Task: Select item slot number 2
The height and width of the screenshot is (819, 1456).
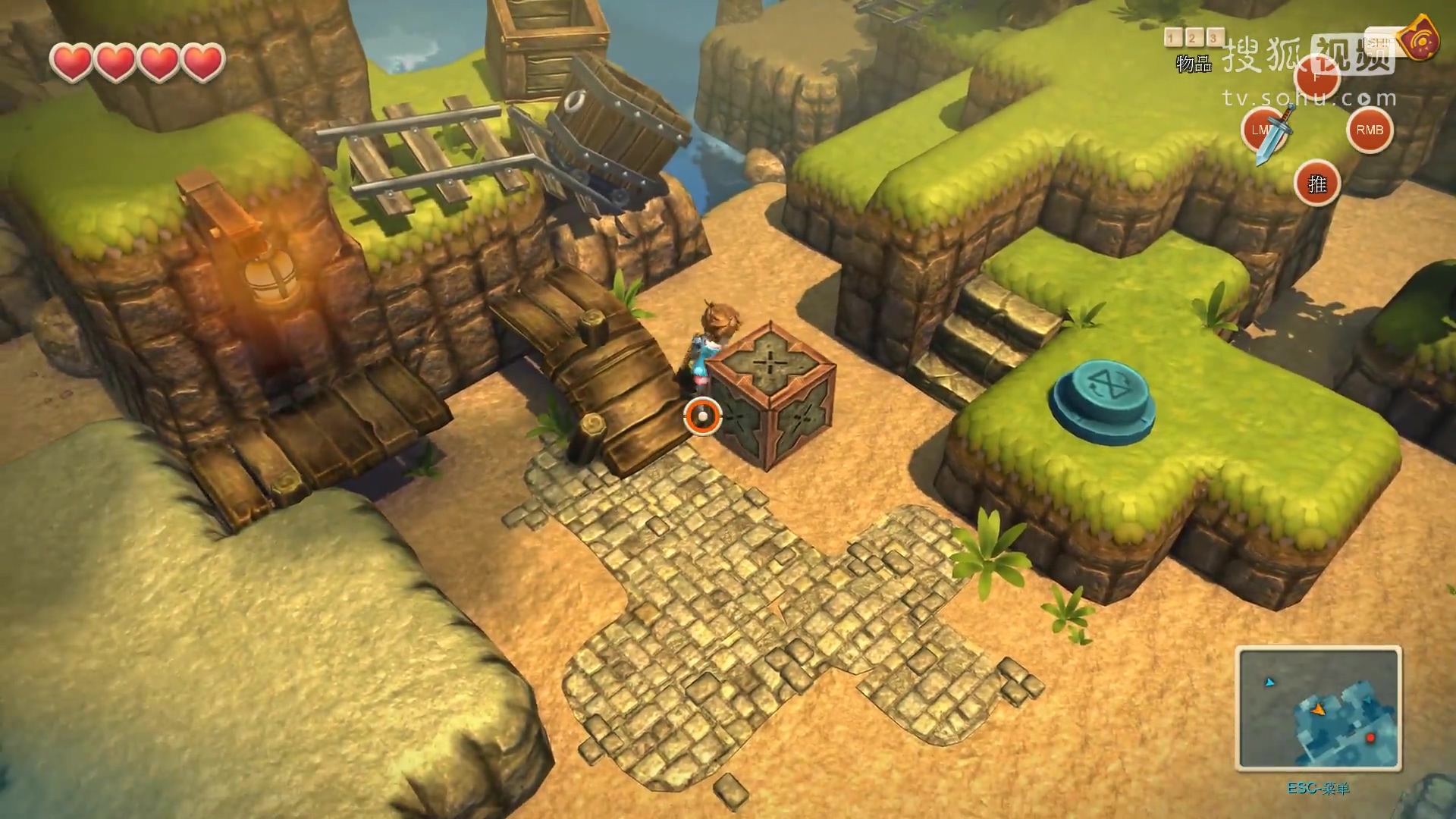Action: click(1193, 37)
